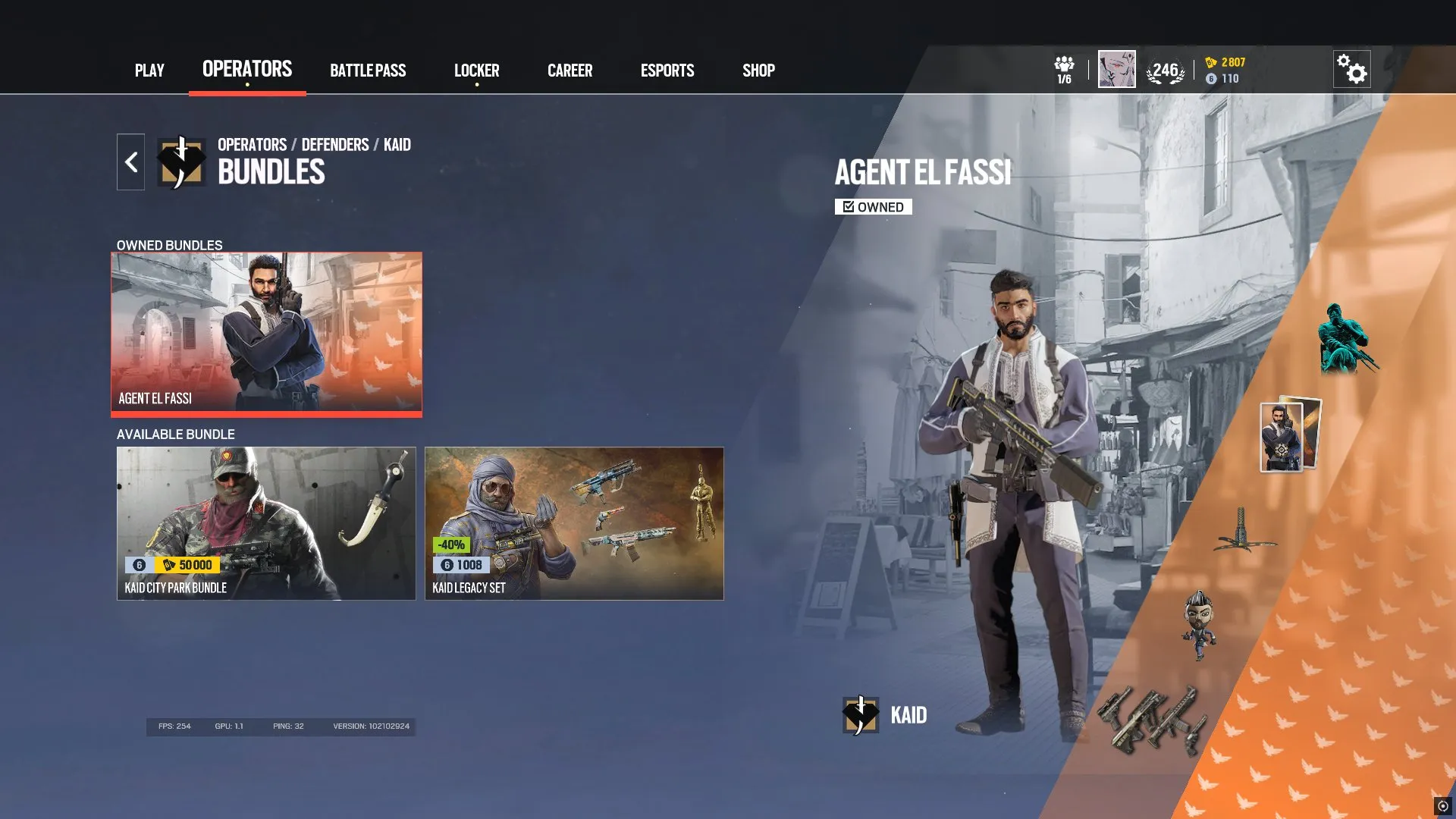Click the circular icon in the bottom-right corner
Viewport: 1456px width, 819px height.
[1442, 806]
